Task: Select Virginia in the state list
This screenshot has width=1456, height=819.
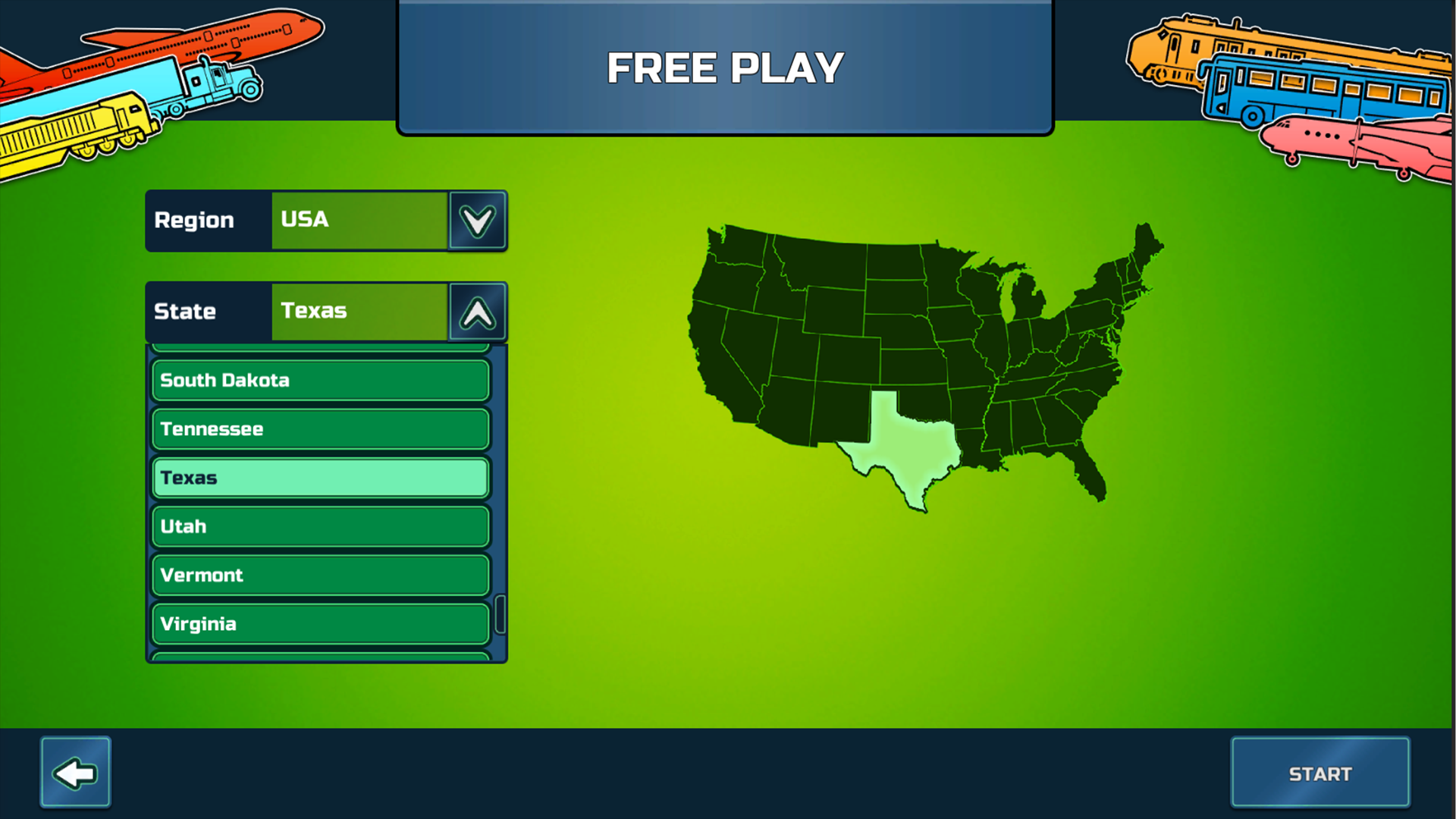Action: (319, 623)
